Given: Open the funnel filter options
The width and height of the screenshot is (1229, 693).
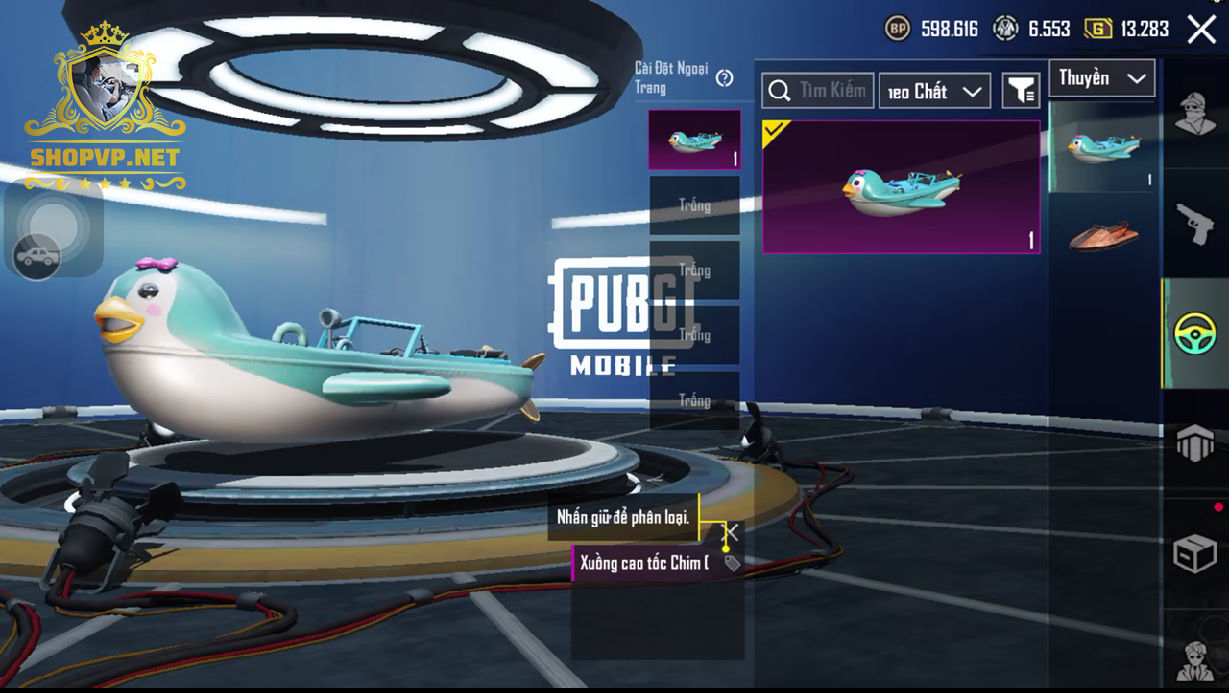Looking at the screenshot, I should coord(1020,91).
